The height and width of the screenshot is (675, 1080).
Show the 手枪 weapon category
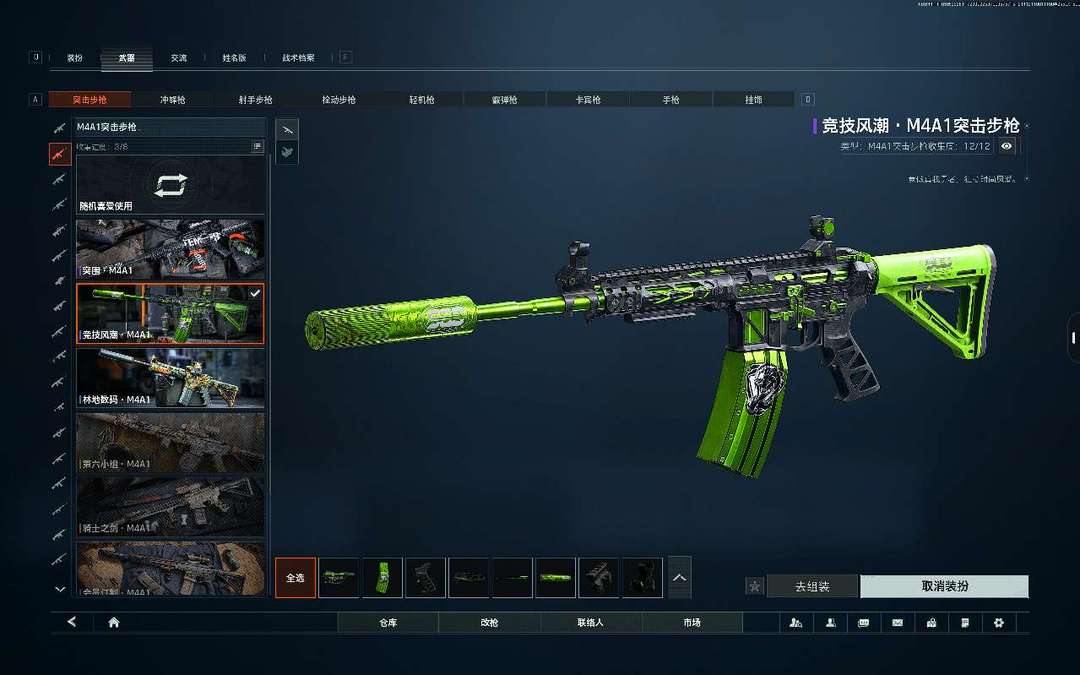coord(671,100)
